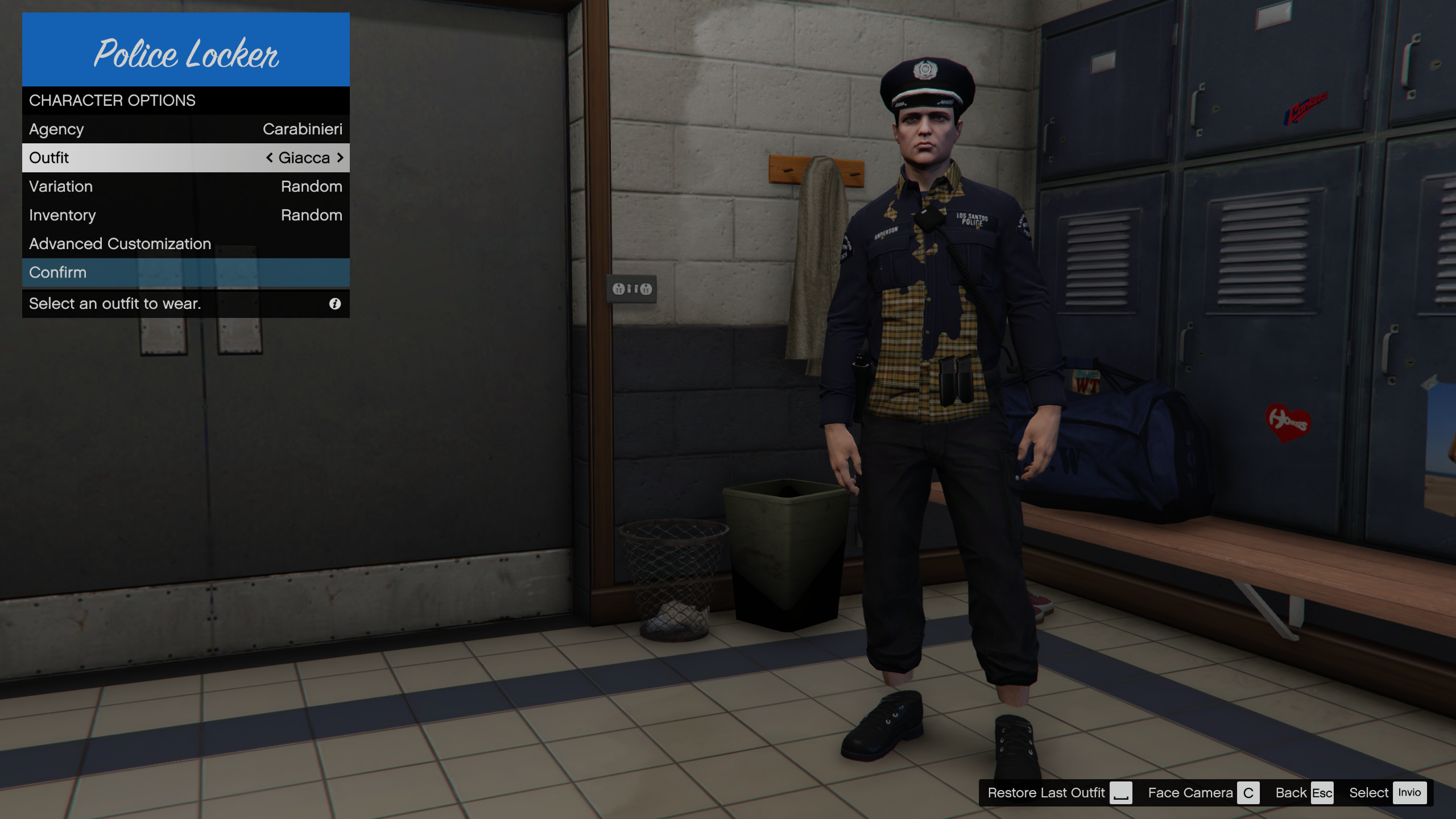This screenshot has width=1456, height=819.
Task: Choose the Outfit menu row
Action: pos(185,158)
